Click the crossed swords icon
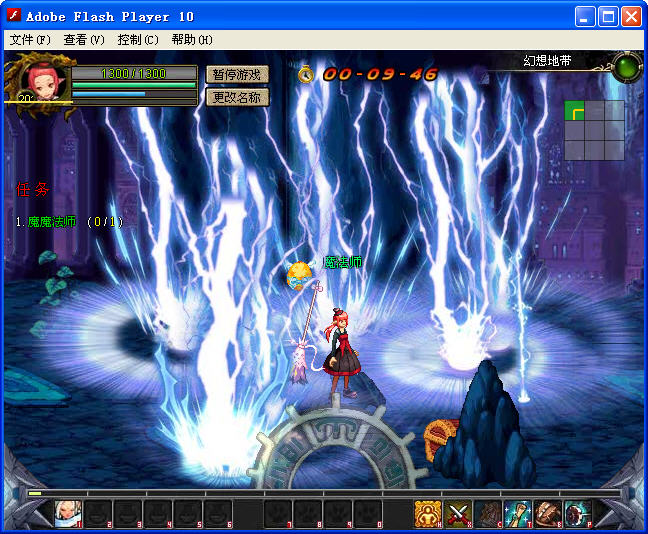 [x=458, y=514]
